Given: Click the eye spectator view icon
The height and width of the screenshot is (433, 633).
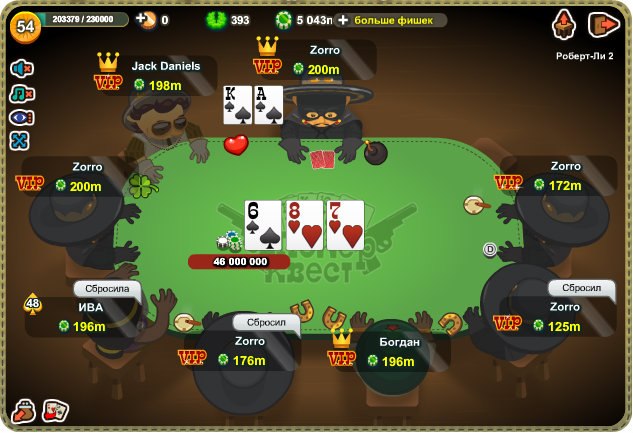Looking at the screenshot, I should point(21,117).
